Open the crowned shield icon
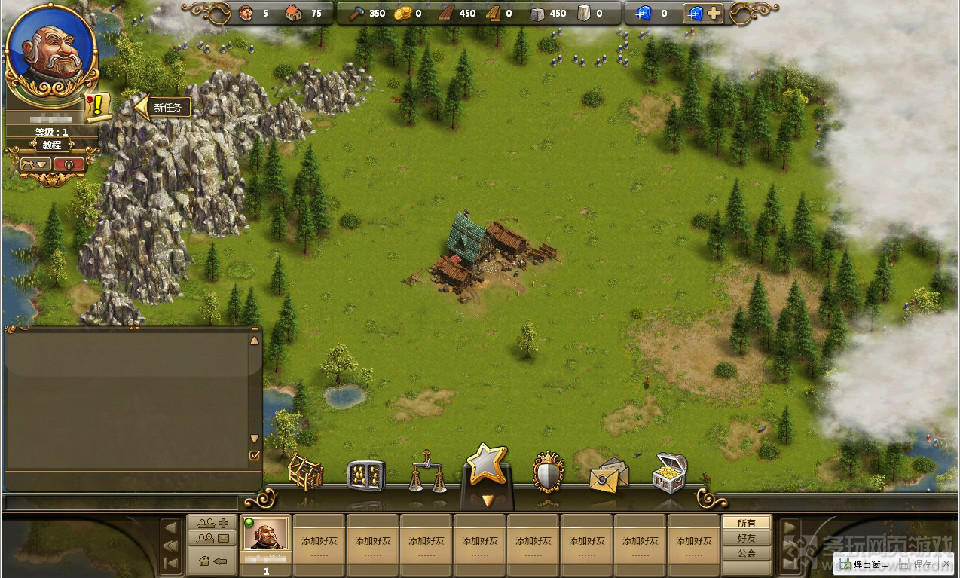 [548, 472]
